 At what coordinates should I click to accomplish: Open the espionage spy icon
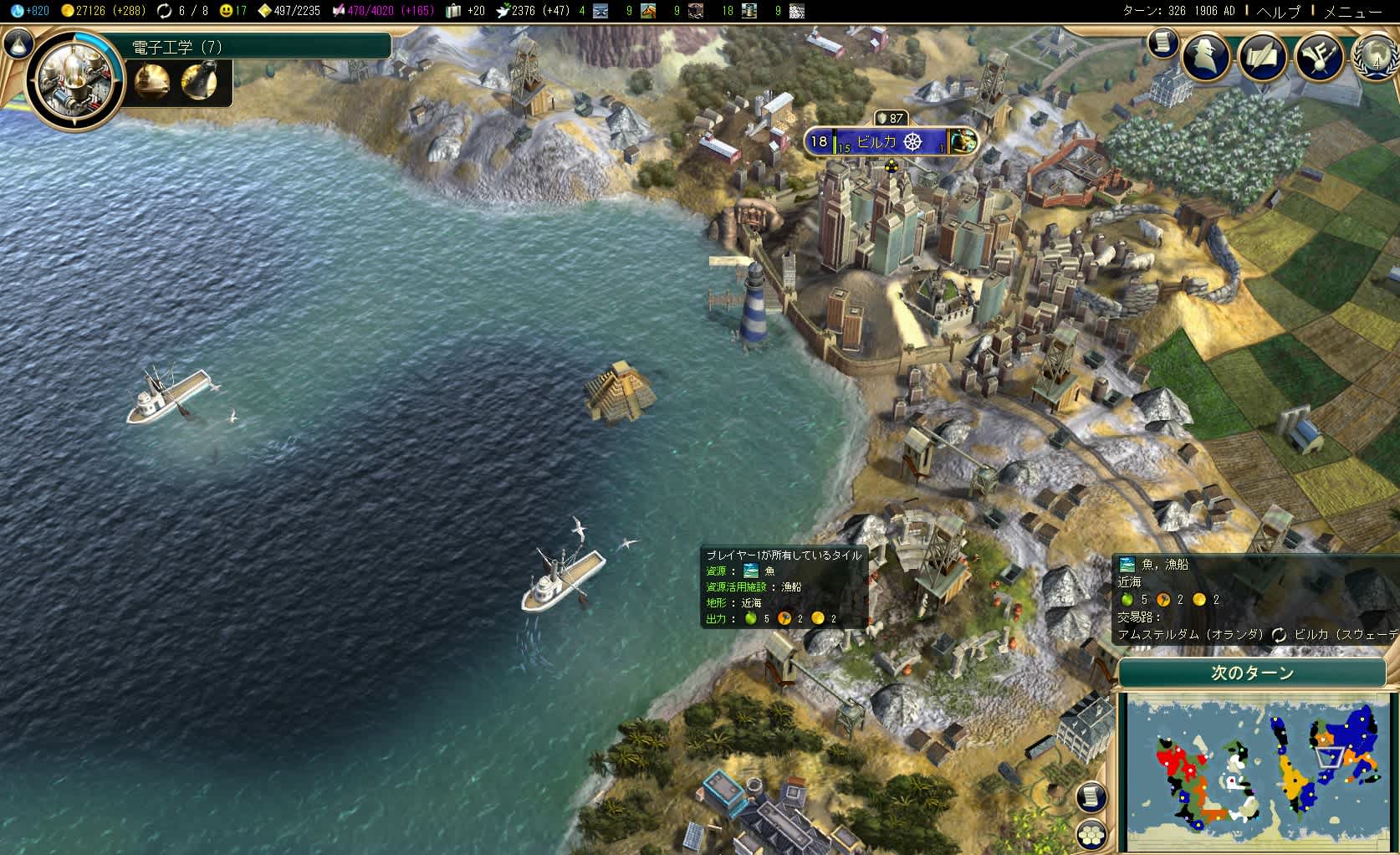(1206, 57)
